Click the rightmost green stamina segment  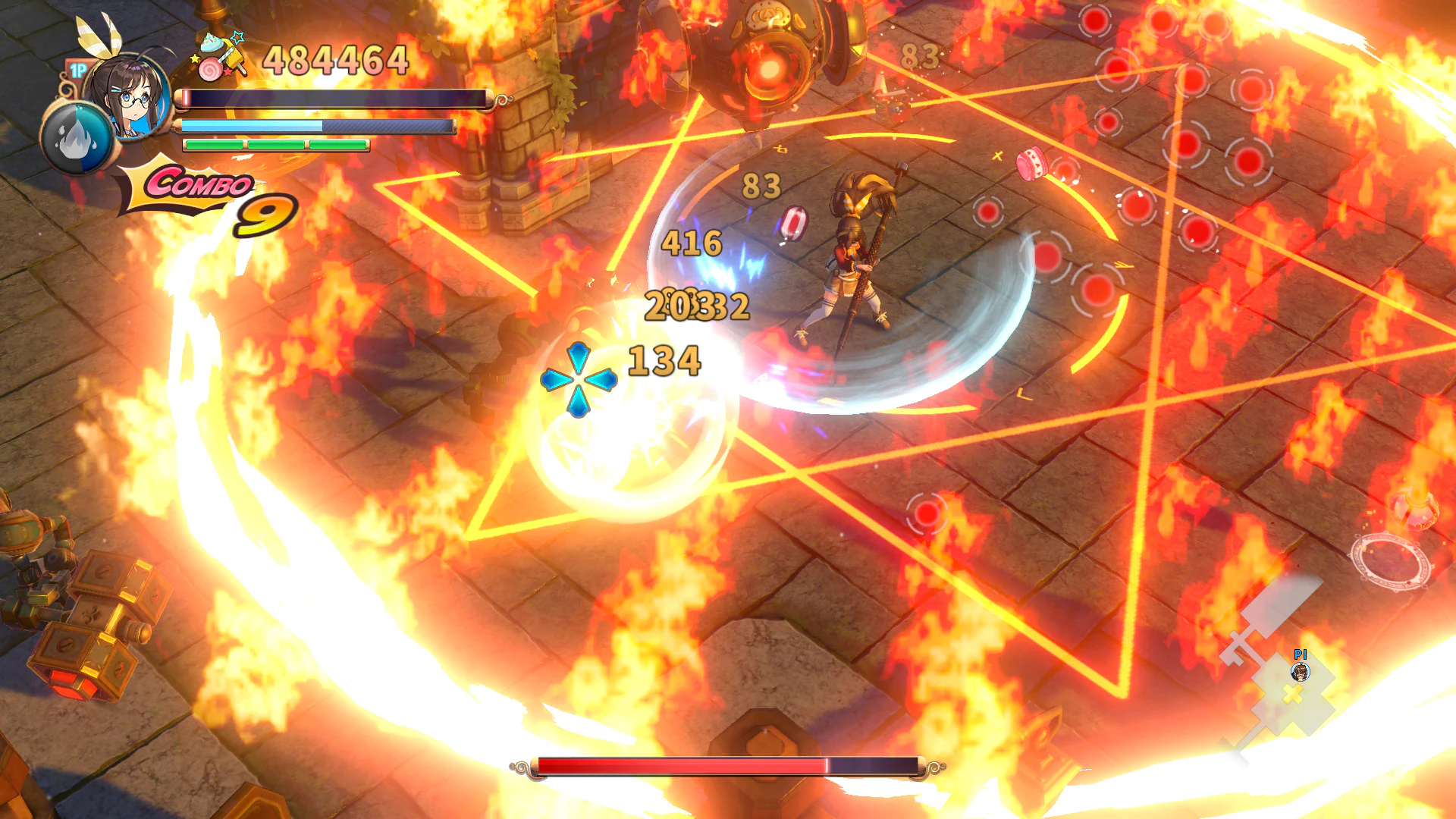coord(339,146)
